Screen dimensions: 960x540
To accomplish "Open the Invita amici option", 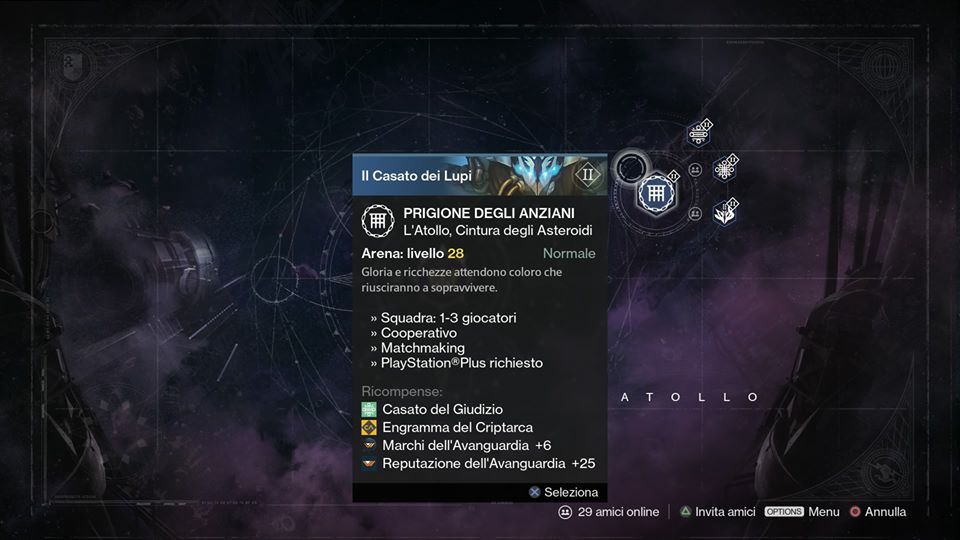I will [x=716, y=512].
